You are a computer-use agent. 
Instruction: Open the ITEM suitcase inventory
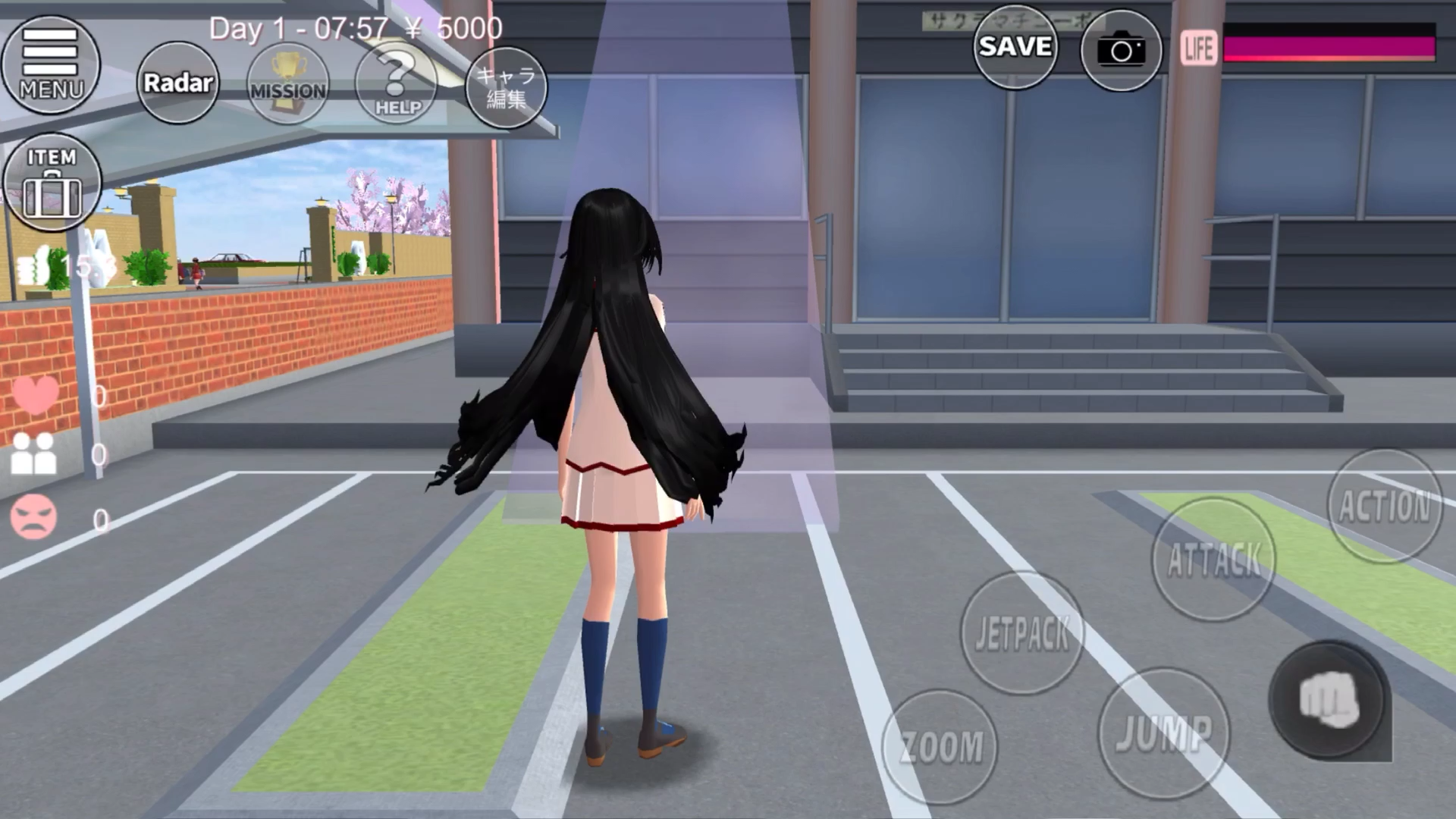point(52,183)
